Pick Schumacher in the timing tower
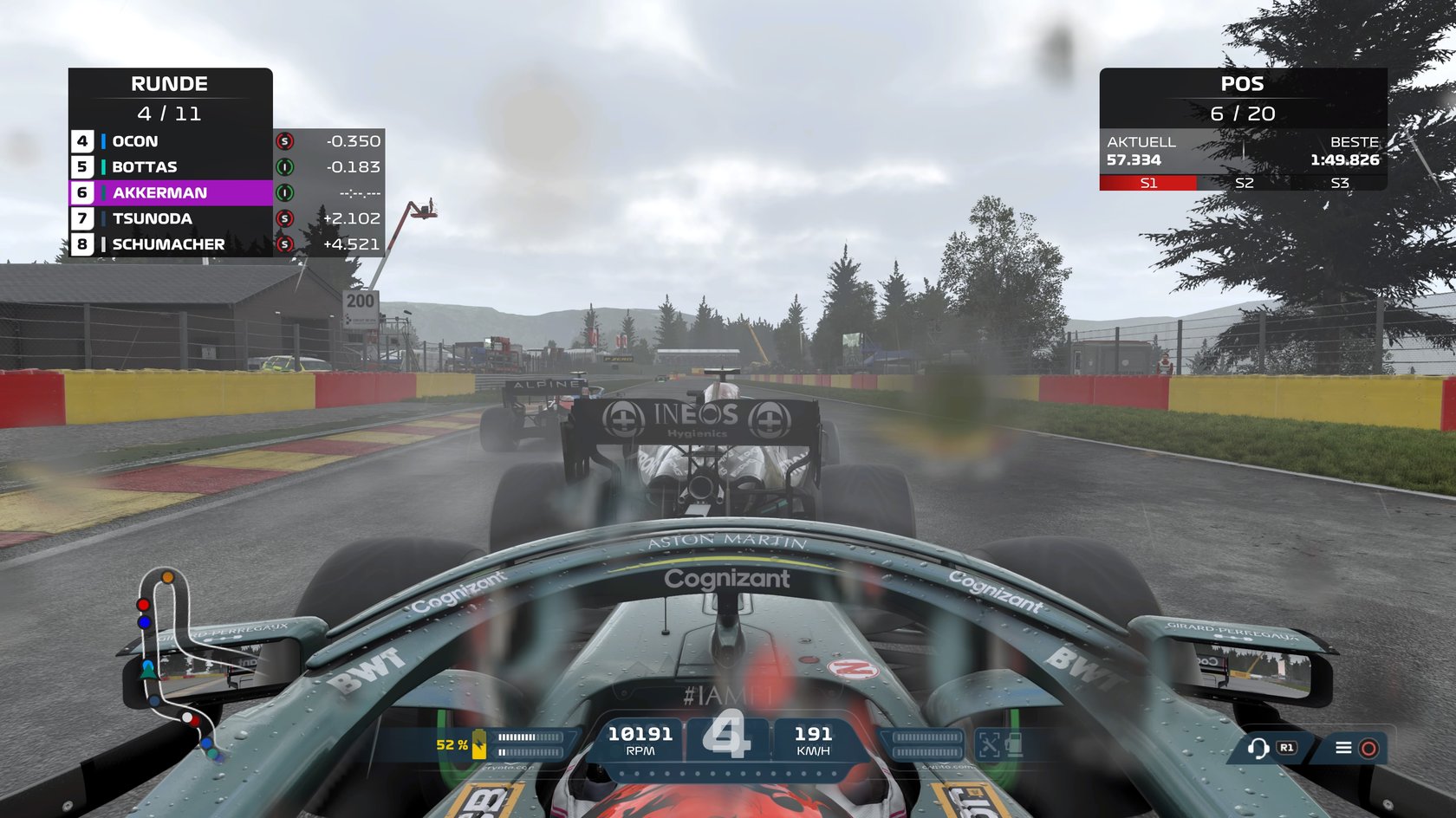The width and height of the screenshot is (1456, 818). tap(170, 244)
